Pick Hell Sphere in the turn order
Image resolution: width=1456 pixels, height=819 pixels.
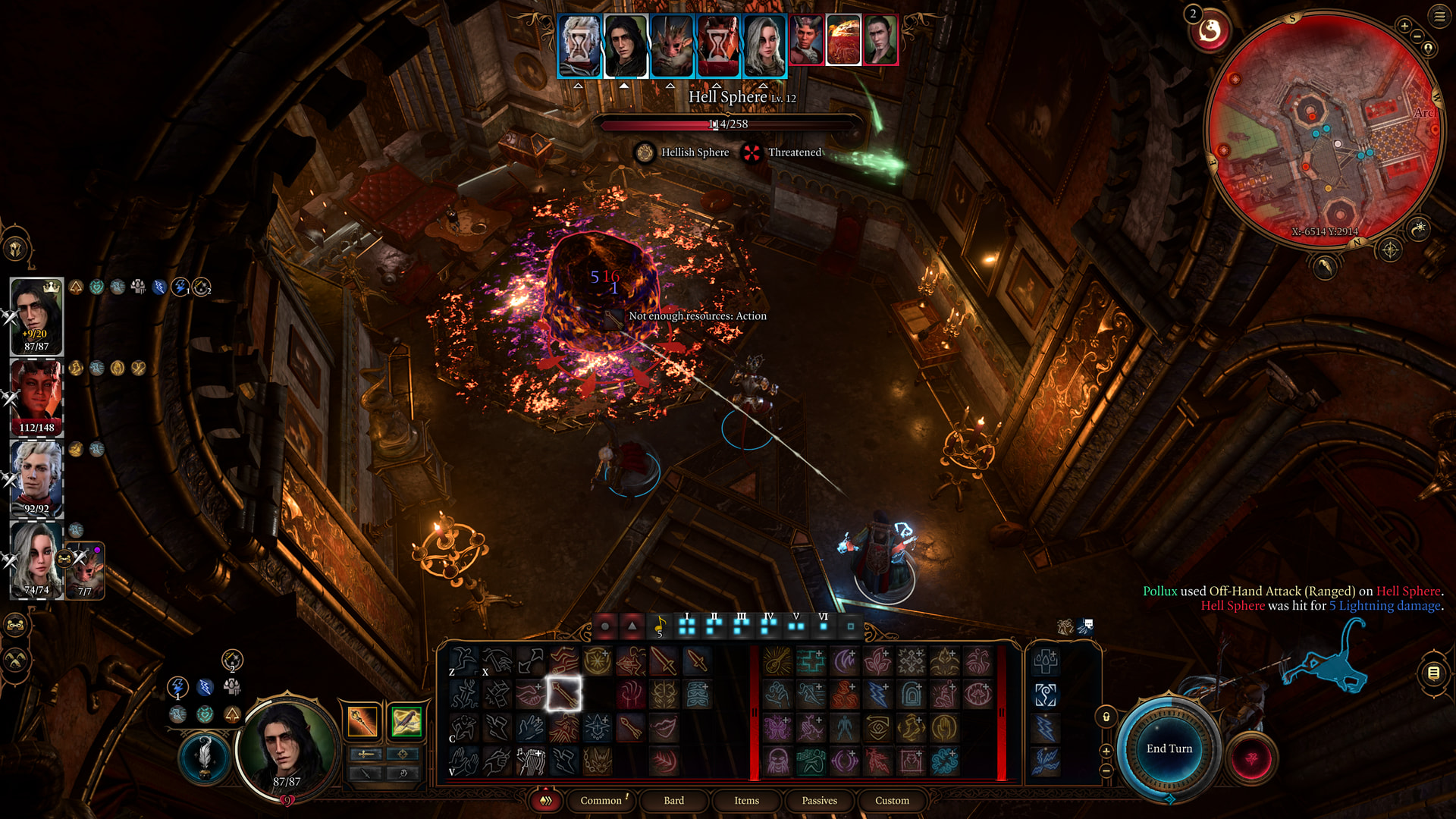[x=843, y=39]
